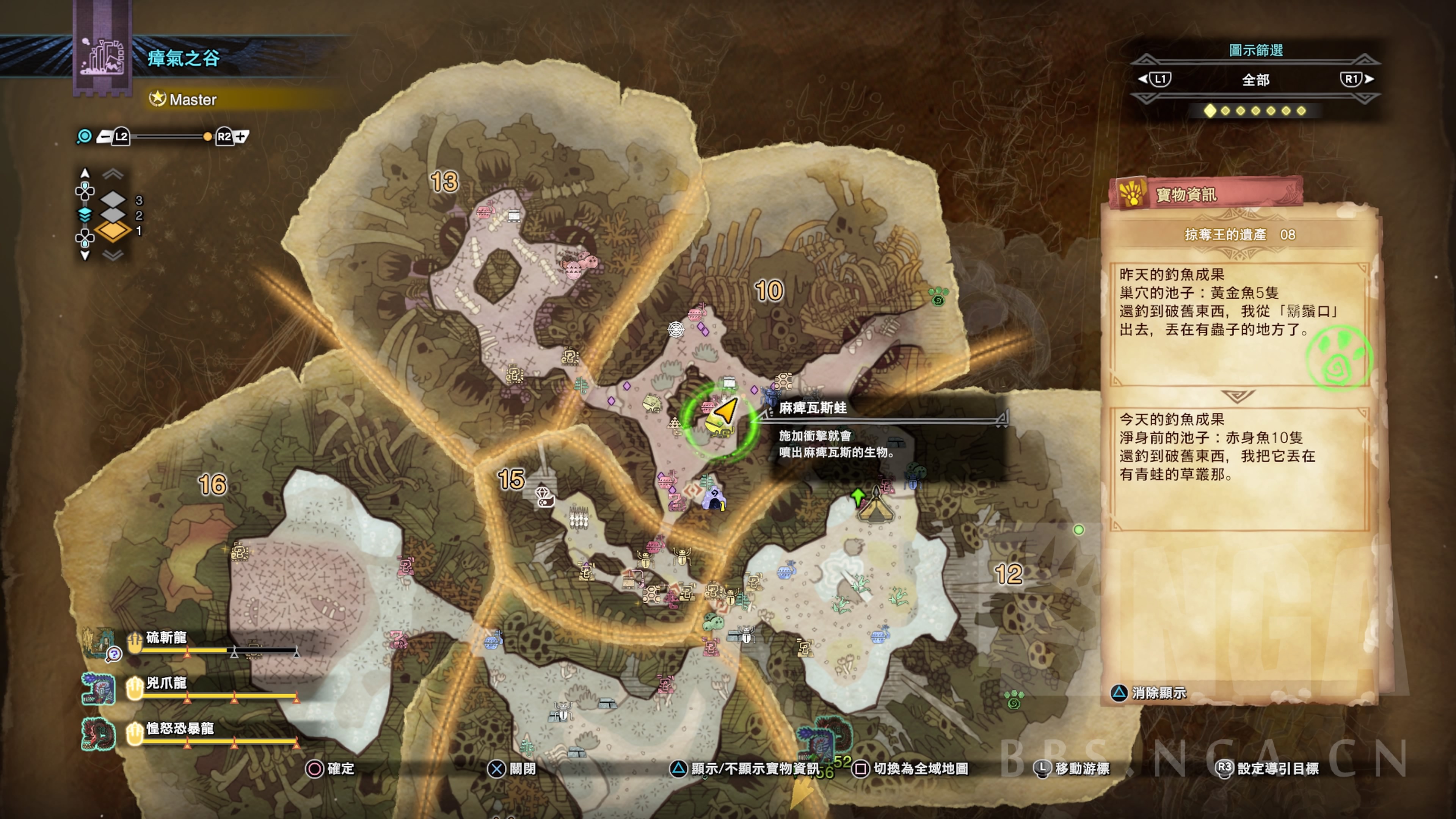Viewport: 1456px width, 819px height.
Task: Switch to map floor layer 3
Action: [114, 199]
